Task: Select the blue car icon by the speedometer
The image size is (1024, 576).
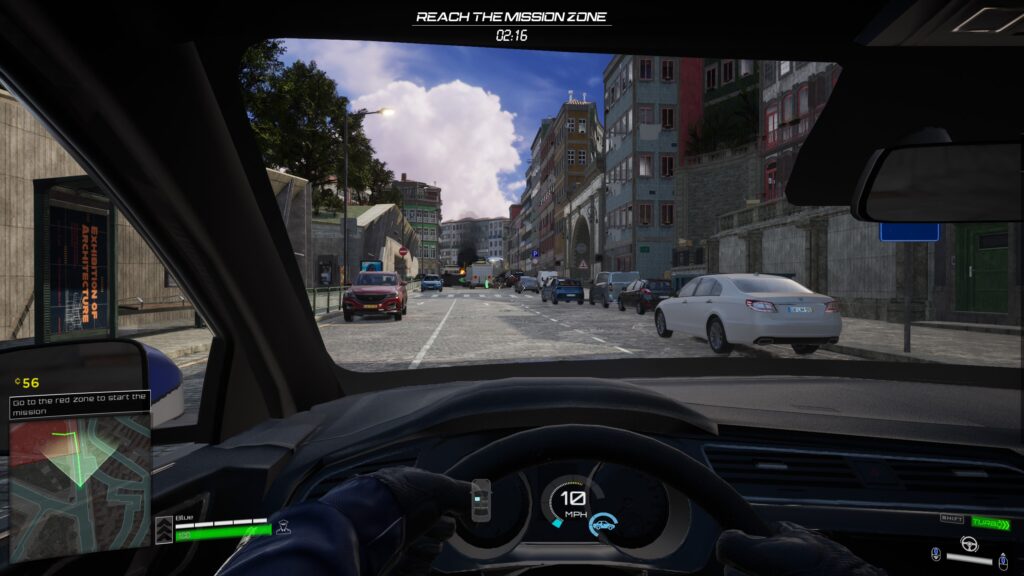Action: tap(601, 523)
